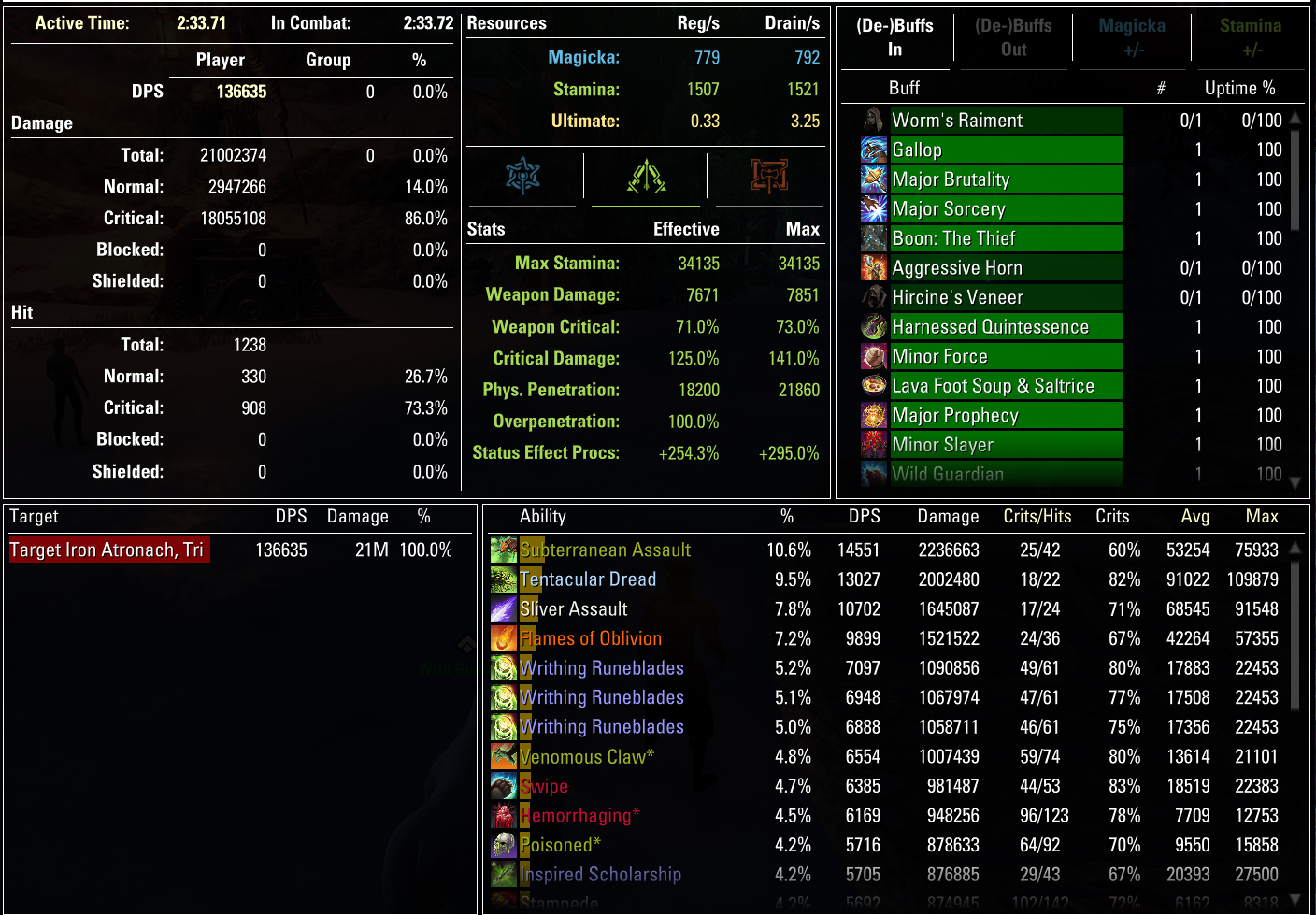Viewport: 1316px width, 915px height.
Task: Click the Subterranean Assault ability icon
Action: (x=504, y=550)
